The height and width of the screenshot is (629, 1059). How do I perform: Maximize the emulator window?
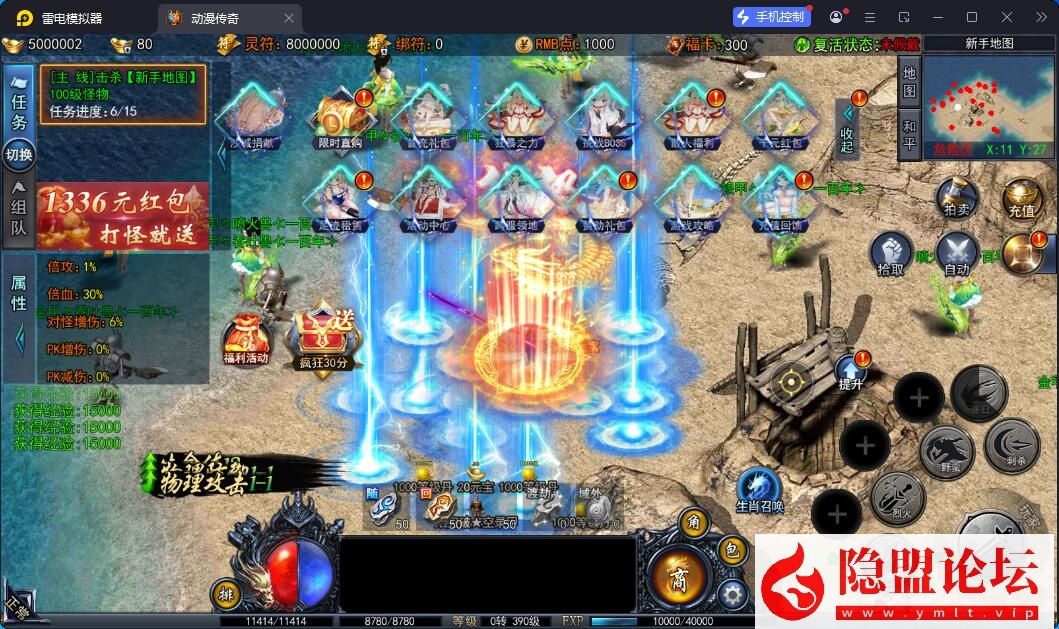tap(971, 17)
